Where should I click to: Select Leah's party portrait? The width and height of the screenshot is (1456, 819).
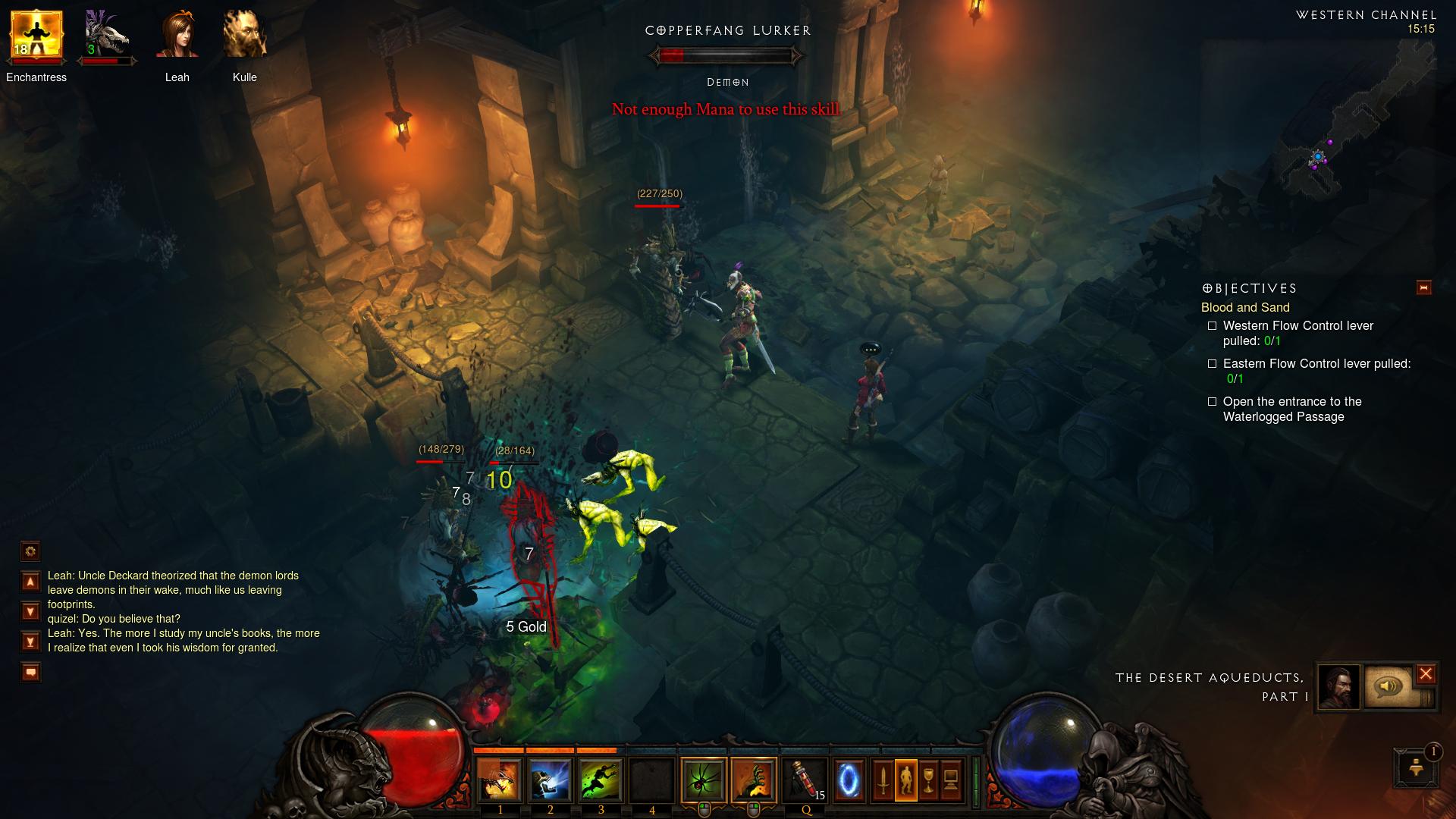pyautogui.click(x=177, y=36)
